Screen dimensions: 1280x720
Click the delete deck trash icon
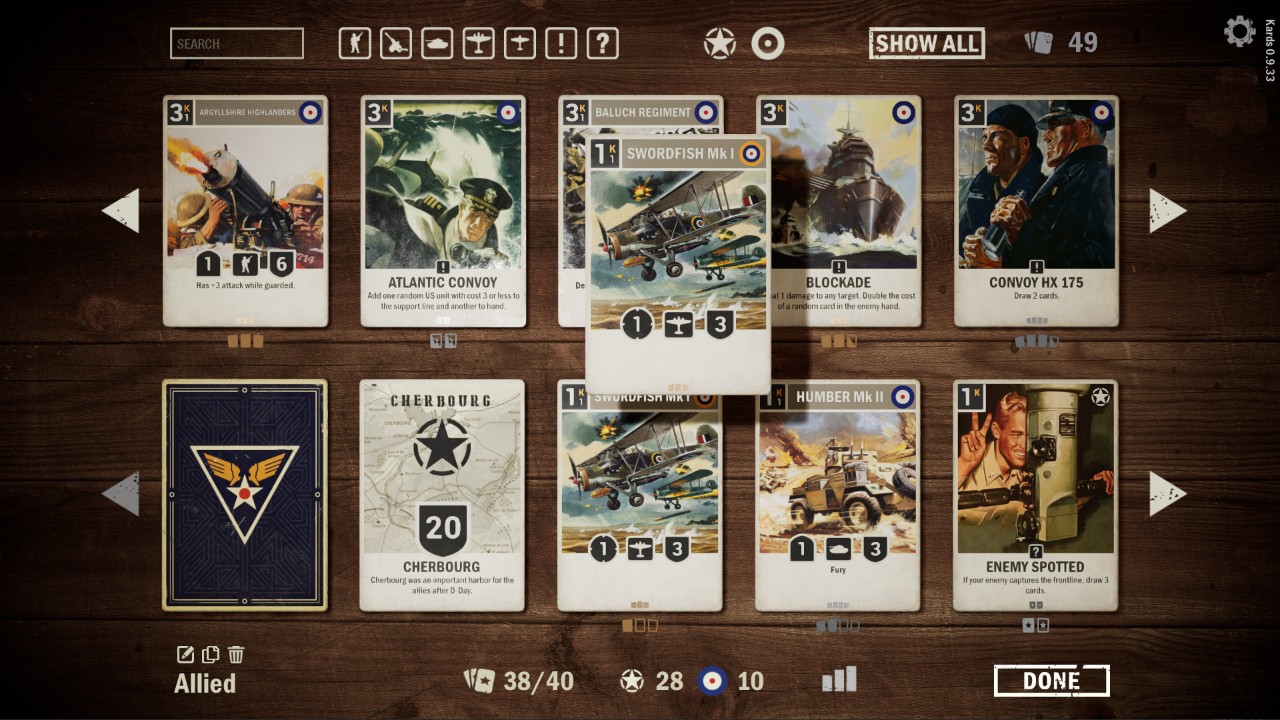236,653
